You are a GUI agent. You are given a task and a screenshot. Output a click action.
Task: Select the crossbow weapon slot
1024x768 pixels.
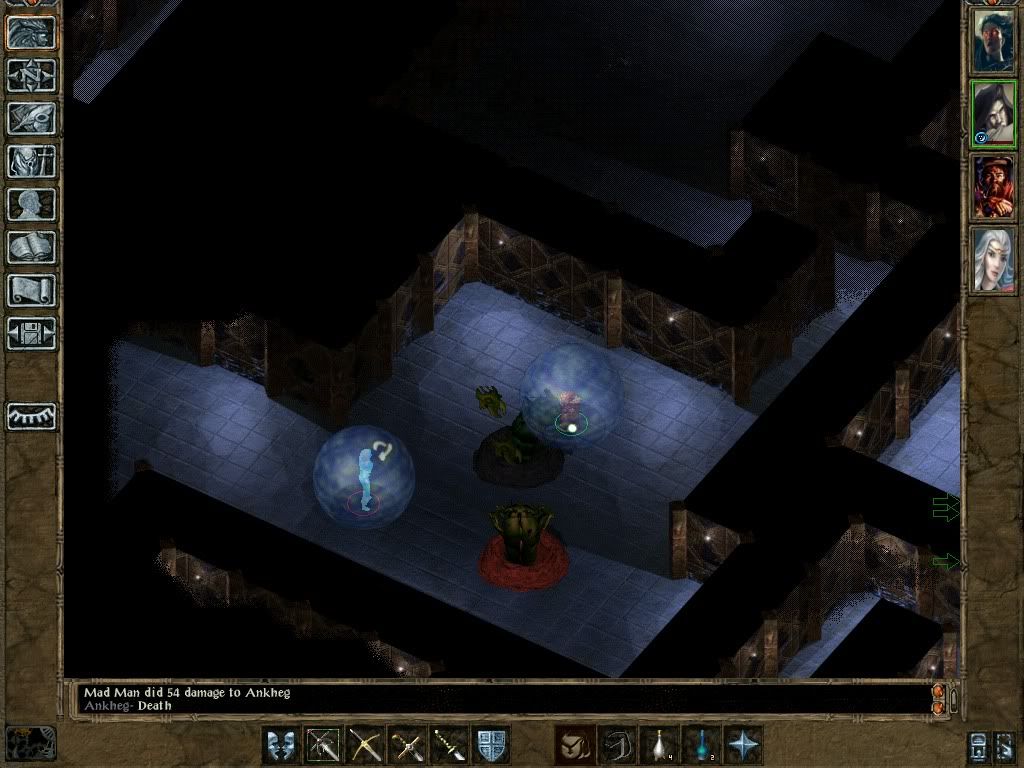[365, 746]
